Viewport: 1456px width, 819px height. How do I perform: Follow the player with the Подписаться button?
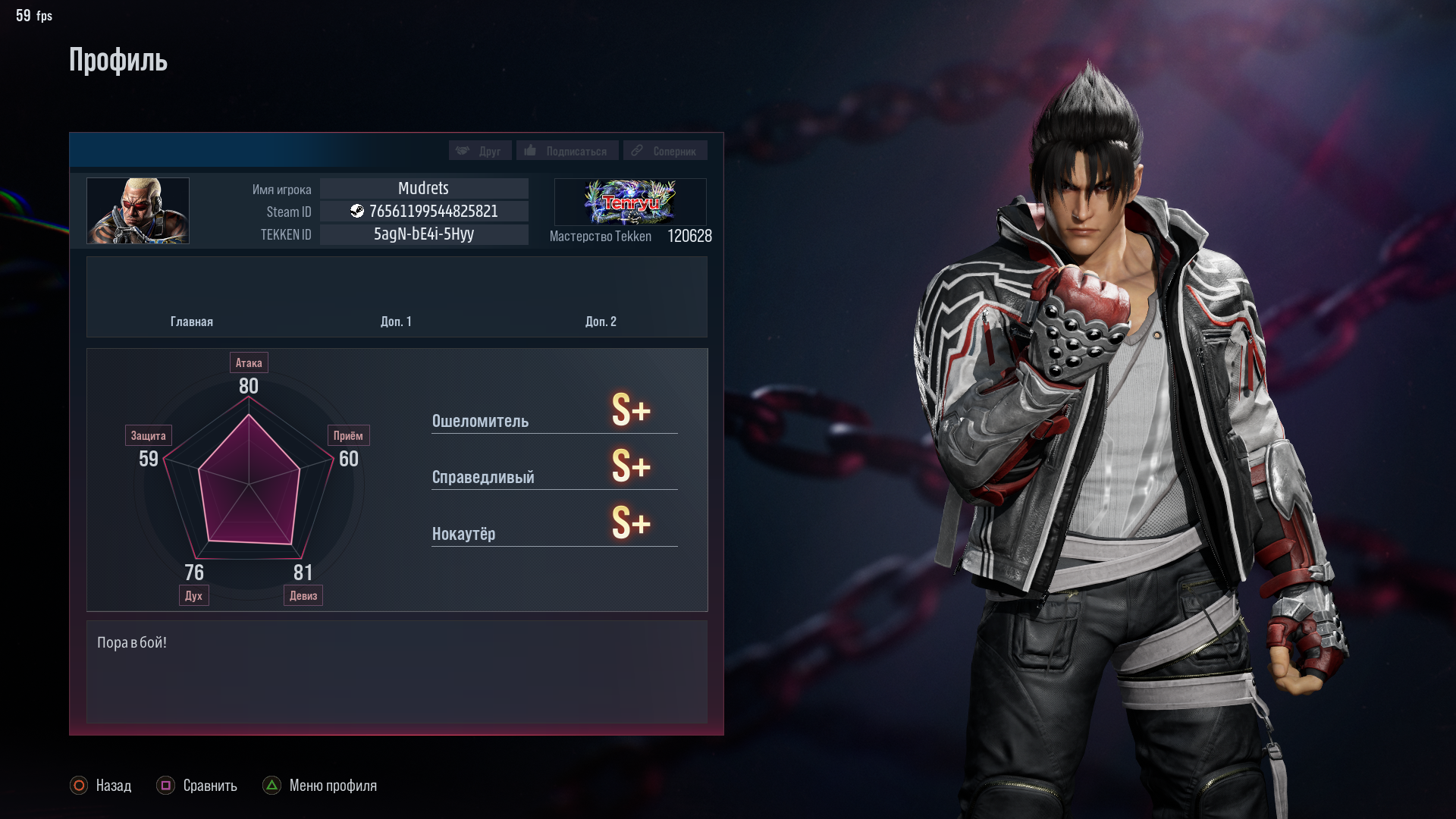tap(567, 151)
